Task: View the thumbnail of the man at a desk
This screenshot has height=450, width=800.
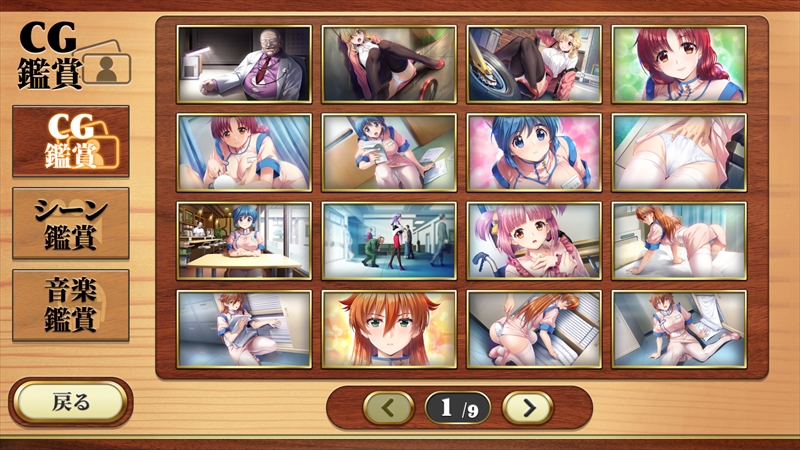Action: pyautogui.click(x=244, y=62)
